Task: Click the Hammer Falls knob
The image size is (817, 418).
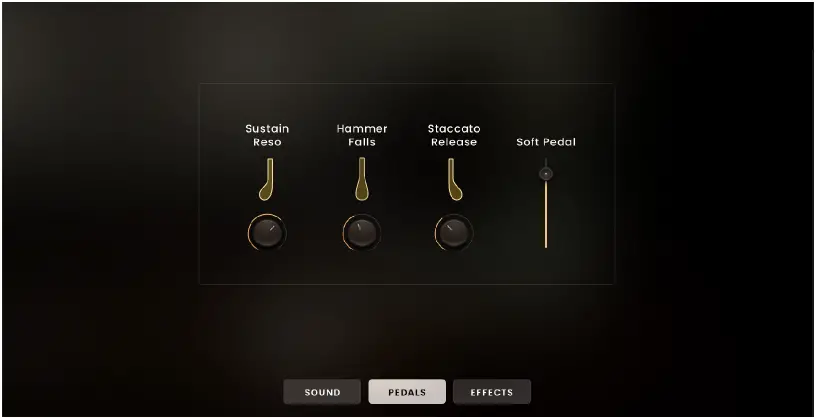Action: (362, 233)
